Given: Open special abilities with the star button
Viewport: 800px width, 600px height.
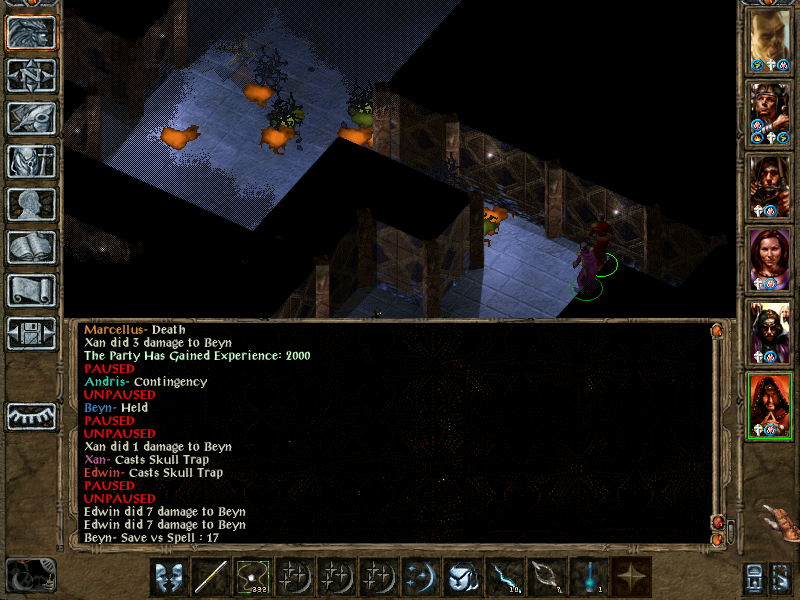Looking at the screenshot, I should pyautogui.click(x=631, y=577).
